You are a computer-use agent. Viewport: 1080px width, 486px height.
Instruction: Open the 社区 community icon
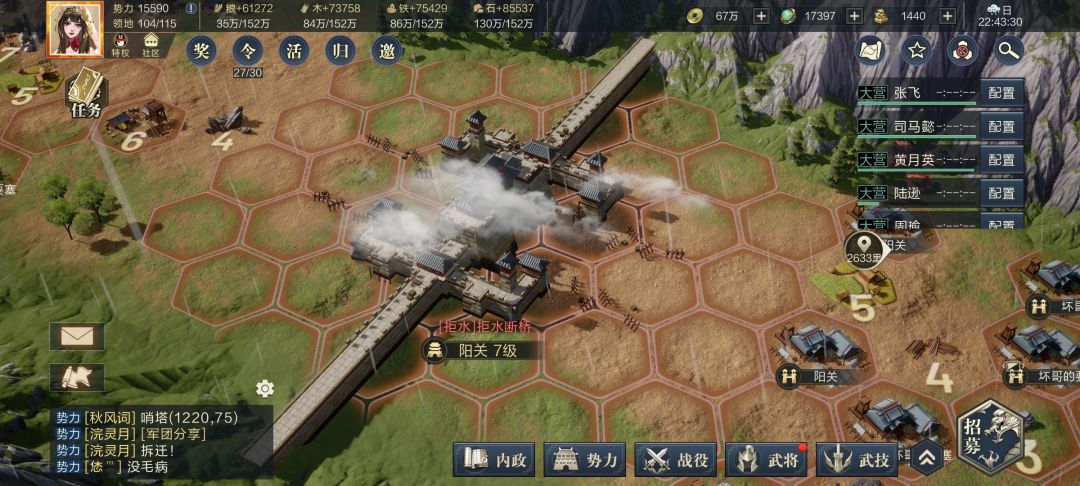(151, 45)
